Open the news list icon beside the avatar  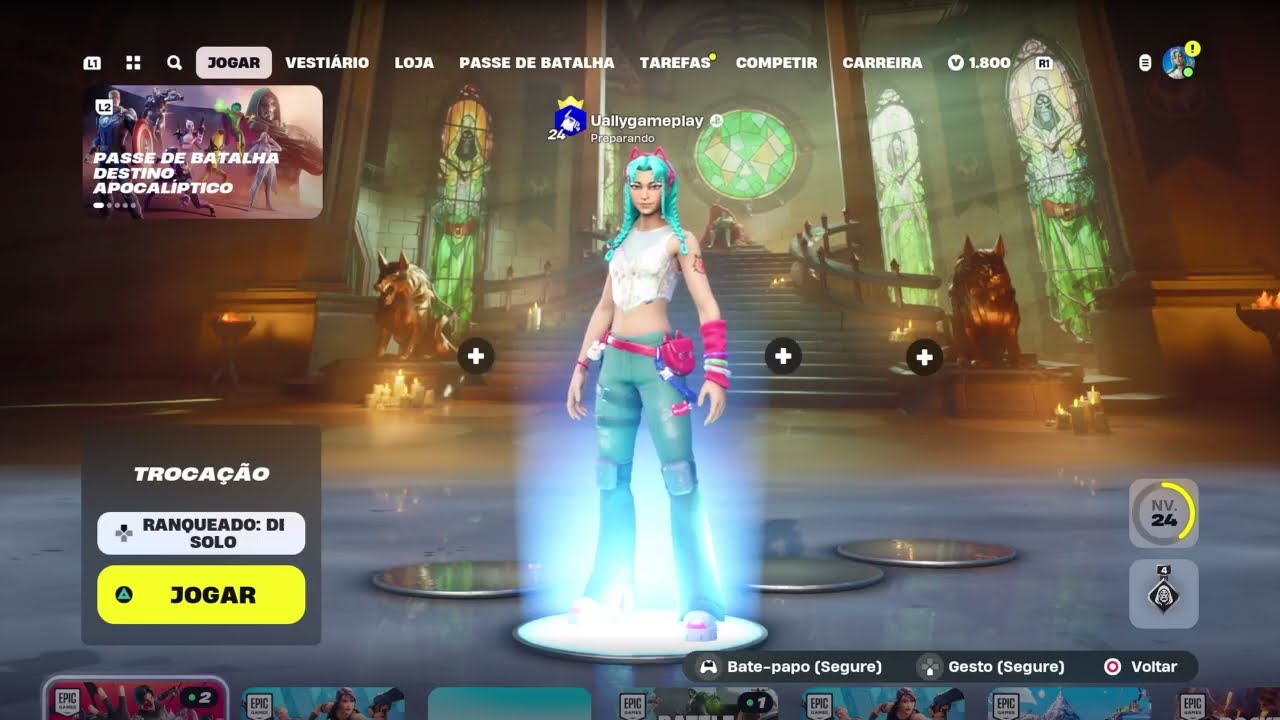(x=1145, y=62)
